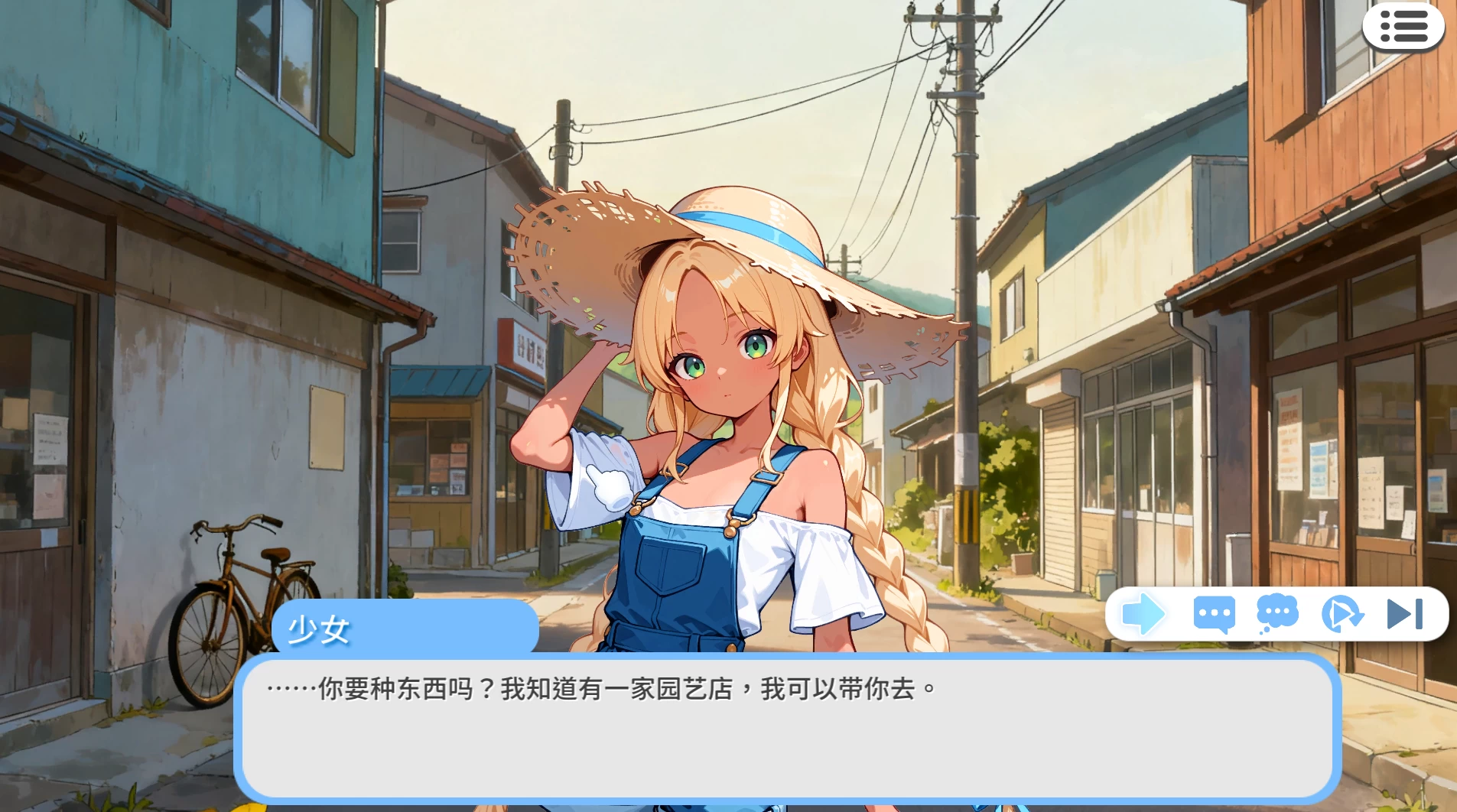Activate the skip-forward icon
This screenshot has height=812, width=1457.
(1404, 614)
